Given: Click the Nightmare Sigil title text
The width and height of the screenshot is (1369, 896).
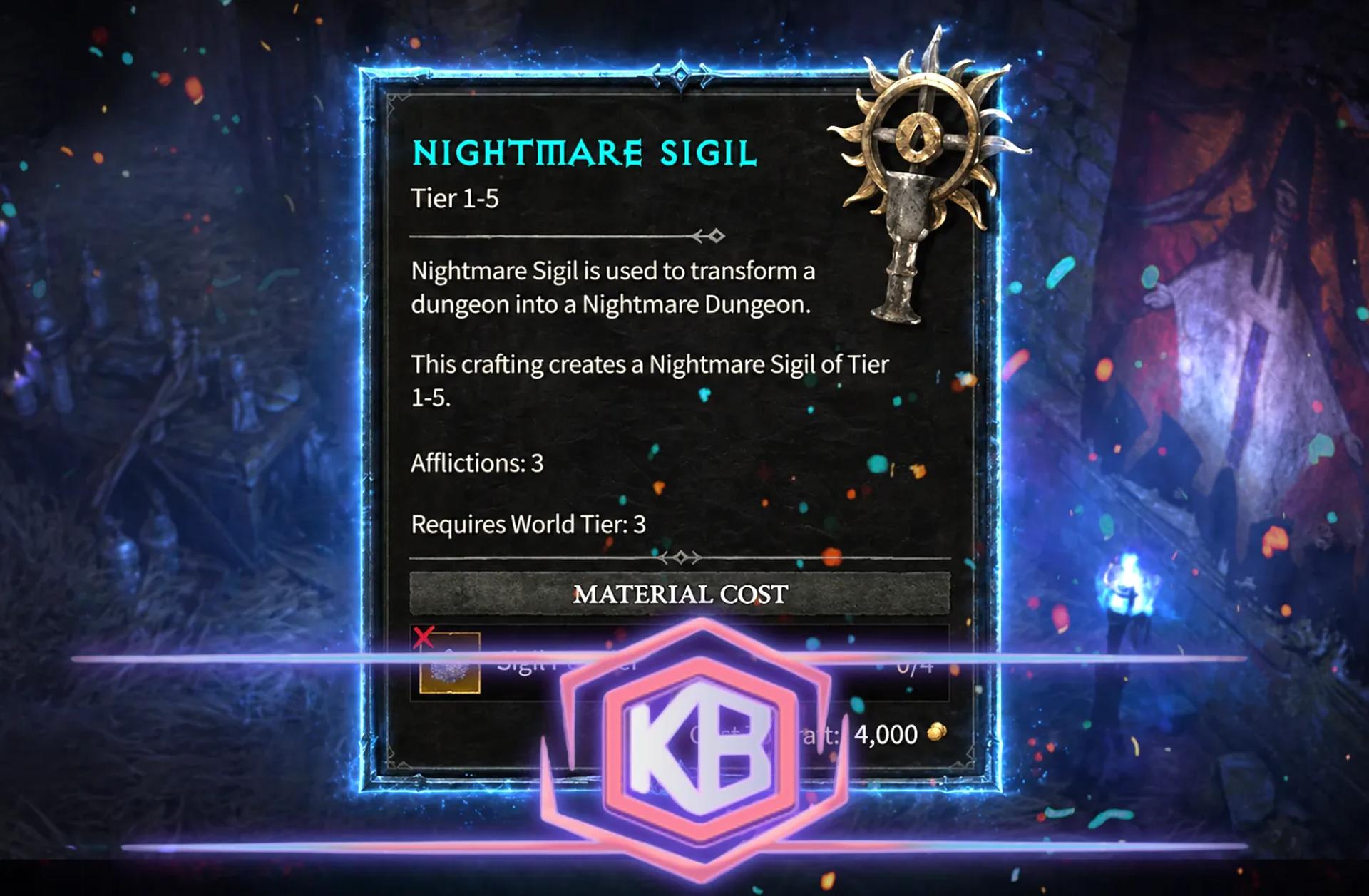Looking at the screenshot, I should click(x=585, y=151).
